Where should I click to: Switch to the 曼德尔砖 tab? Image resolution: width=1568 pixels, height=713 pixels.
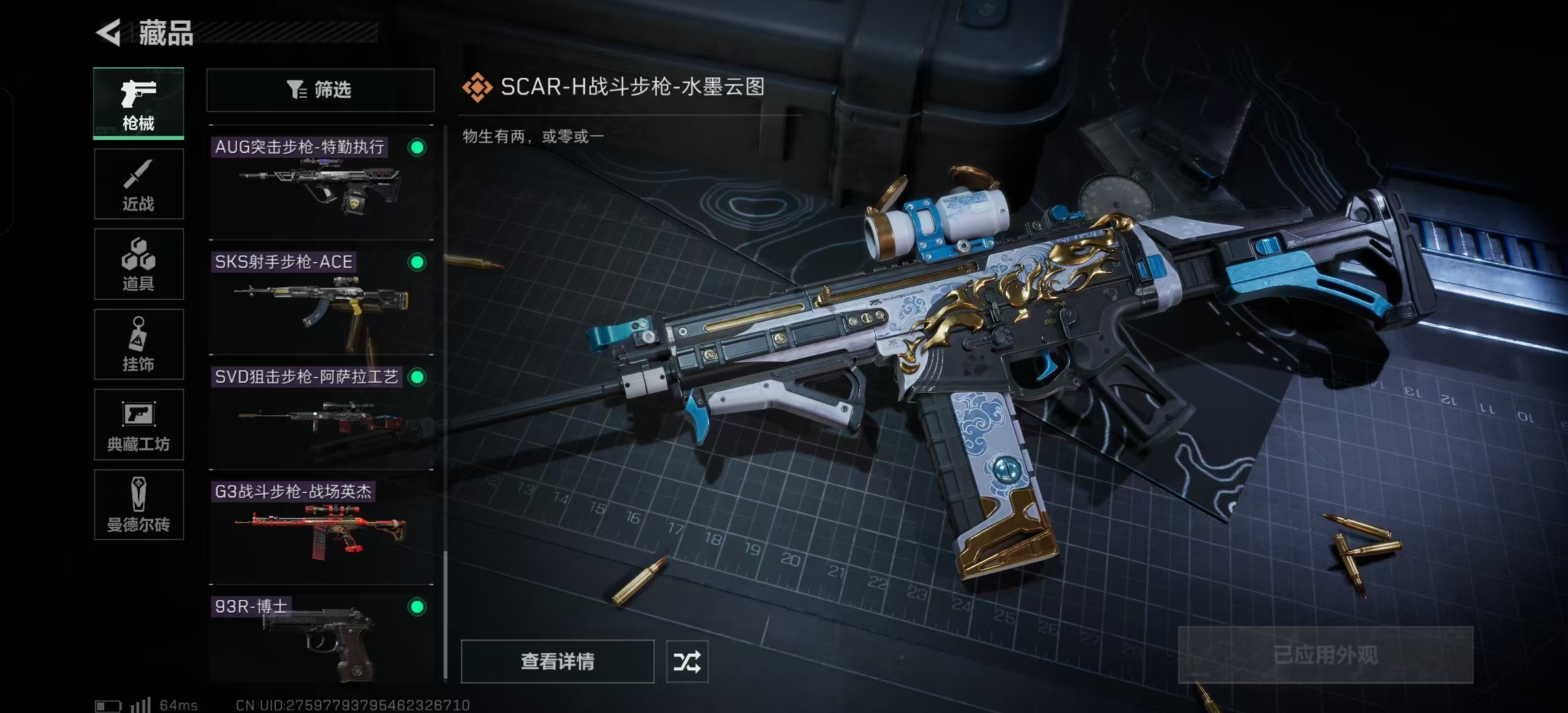(x=139, y=505)
